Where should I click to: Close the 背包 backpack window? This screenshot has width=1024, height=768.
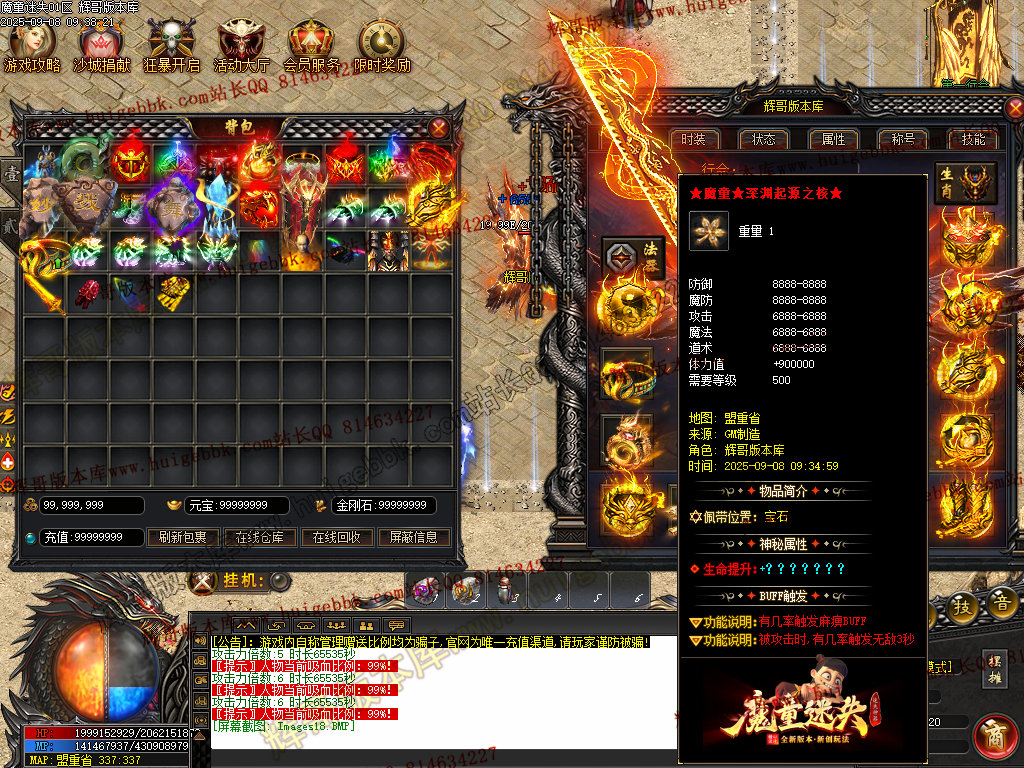439,128
